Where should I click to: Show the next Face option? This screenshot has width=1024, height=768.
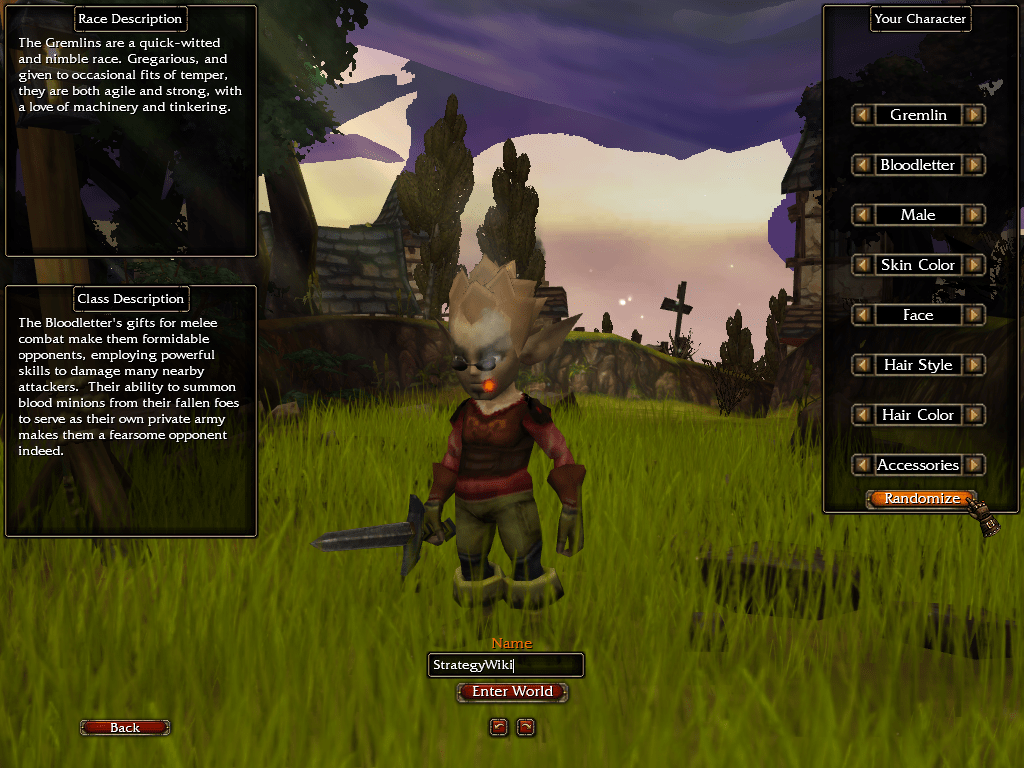[x=975, y=315]
